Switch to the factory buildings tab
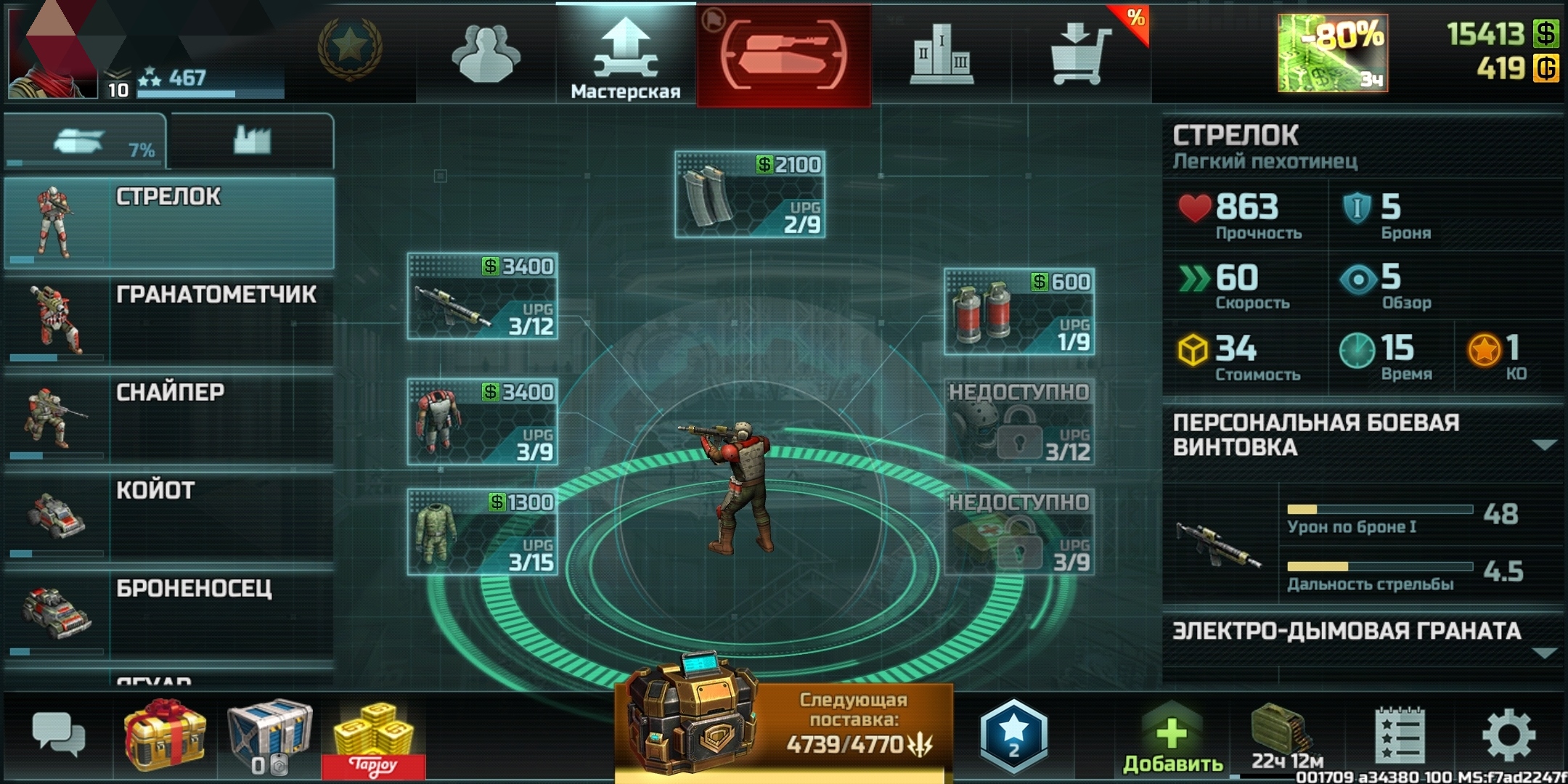 click(251, 139)
